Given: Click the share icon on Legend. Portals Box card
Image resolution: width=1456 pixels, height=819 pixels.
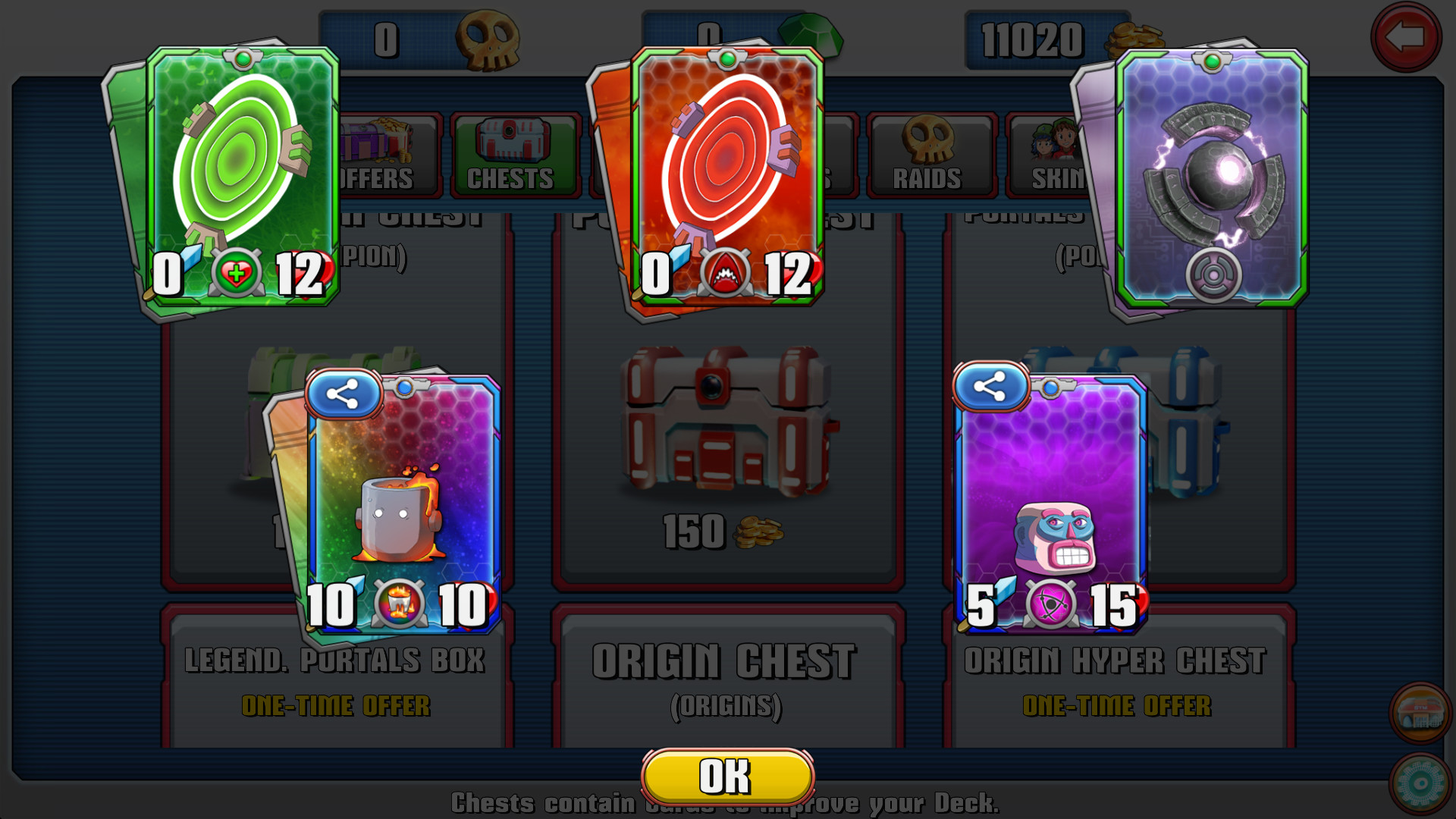Looking at the screenshot, I should pyautogui.click(x=343, y=391).
